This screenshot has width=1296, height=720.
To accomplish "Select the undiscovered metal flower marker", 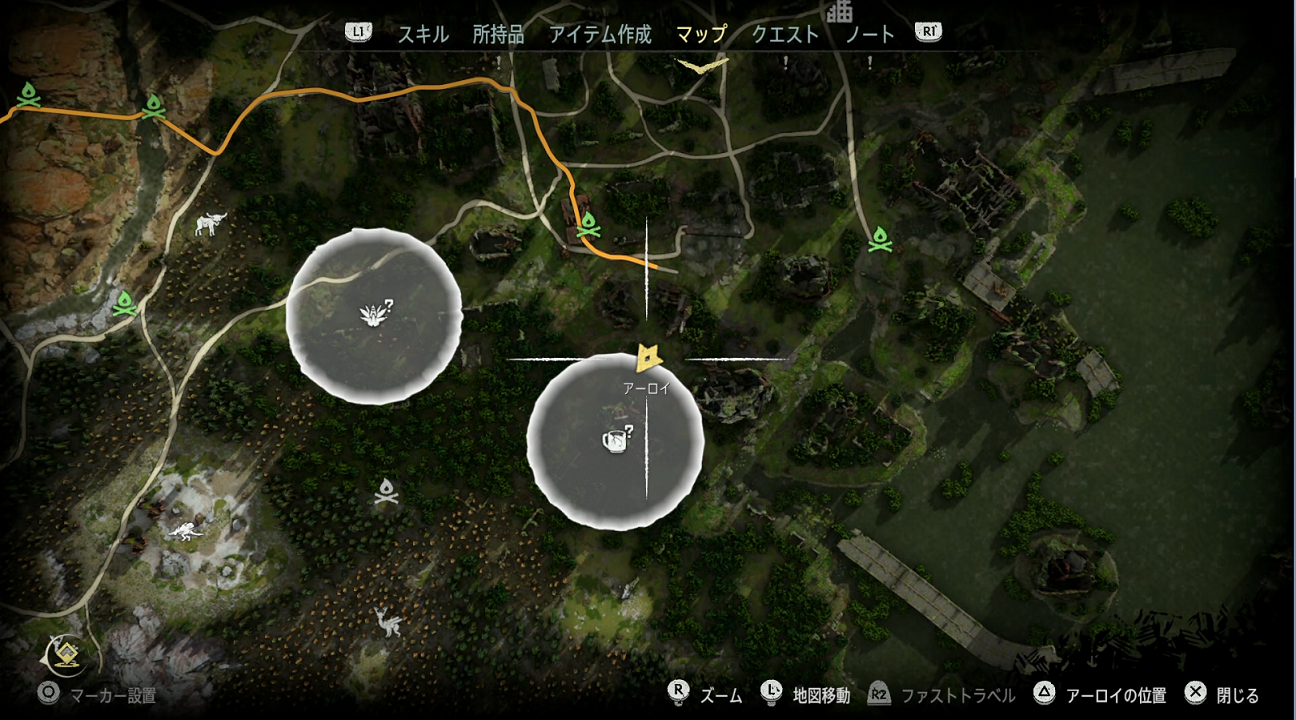I will coord(375,316).
